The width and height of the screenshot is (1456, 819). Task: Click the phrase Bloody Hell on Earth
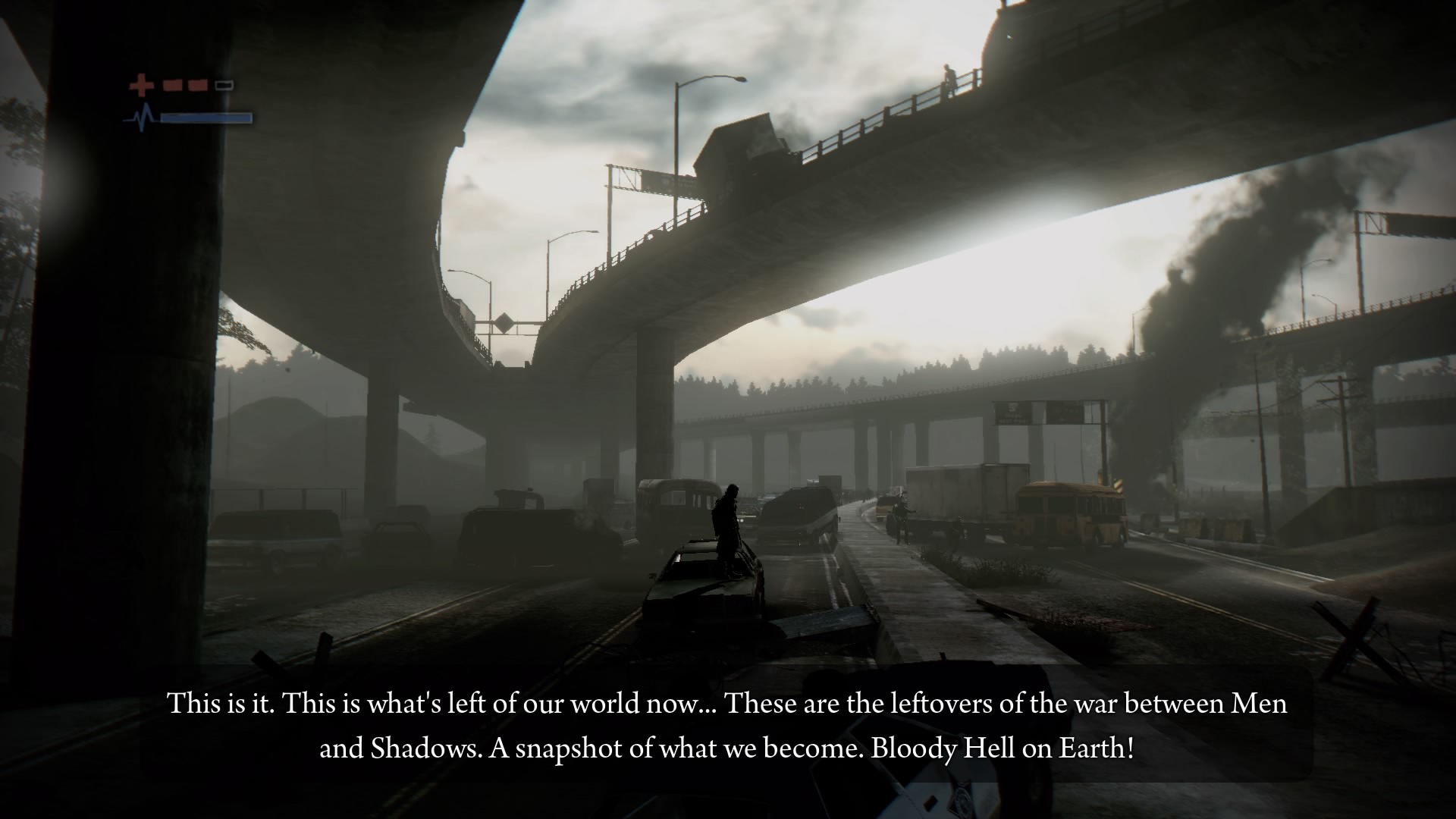coord(1003,747)
